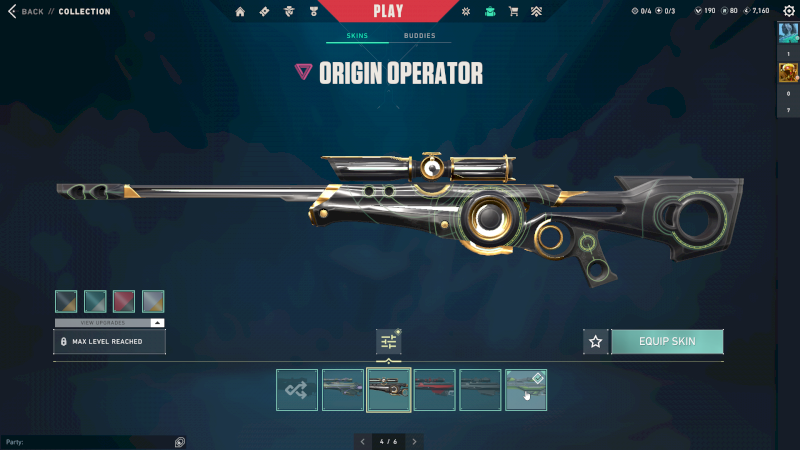Choose the red color variant swatch

click(124, 301)
